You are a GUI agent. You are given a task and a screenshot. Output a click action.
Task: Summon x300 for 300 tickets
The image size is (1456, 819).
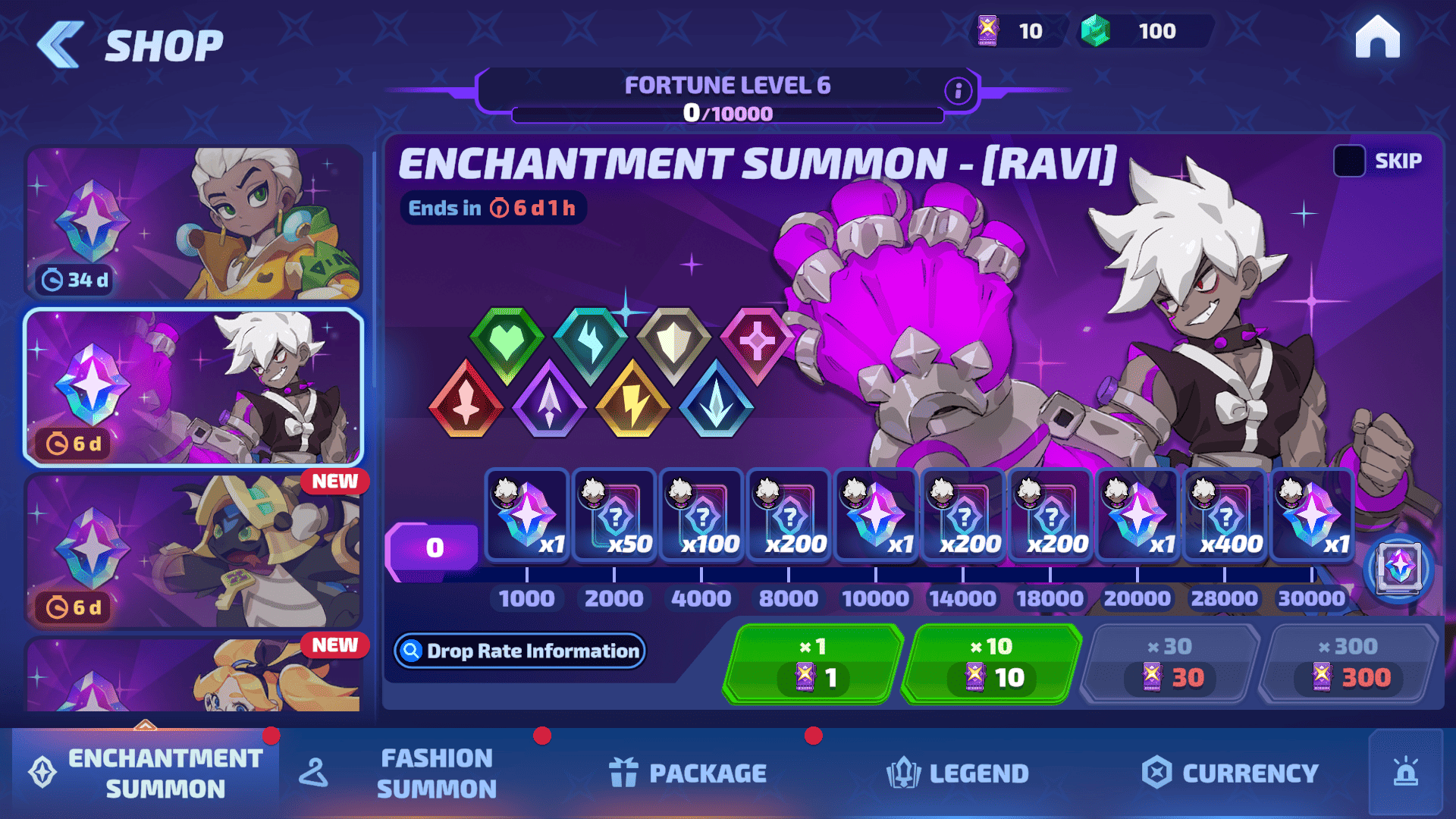pos(1348,664)
